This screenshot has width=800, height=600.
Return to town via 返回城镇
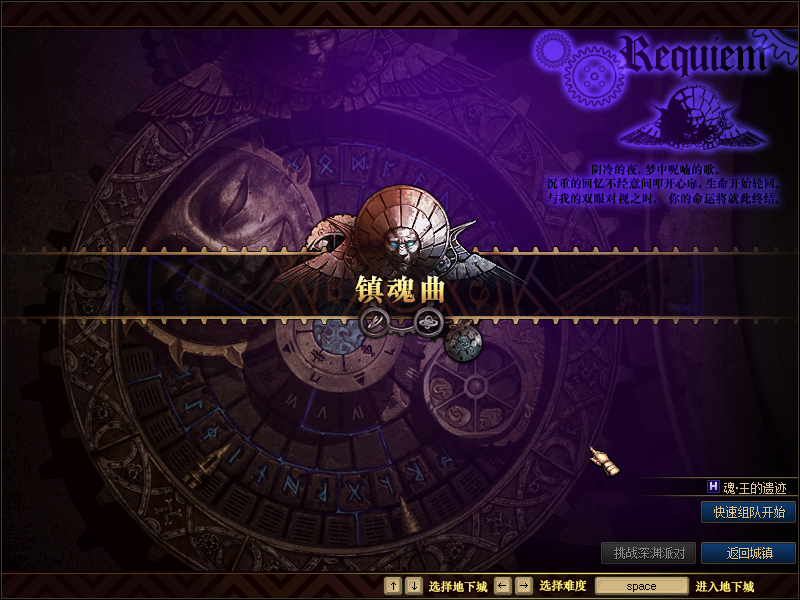748,553
